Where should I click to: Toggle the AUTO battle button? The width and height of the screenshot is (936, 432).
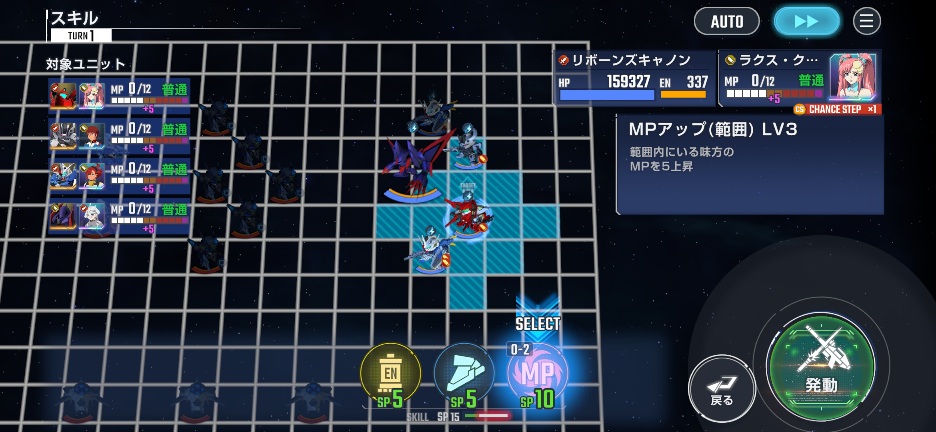(727, 21)
